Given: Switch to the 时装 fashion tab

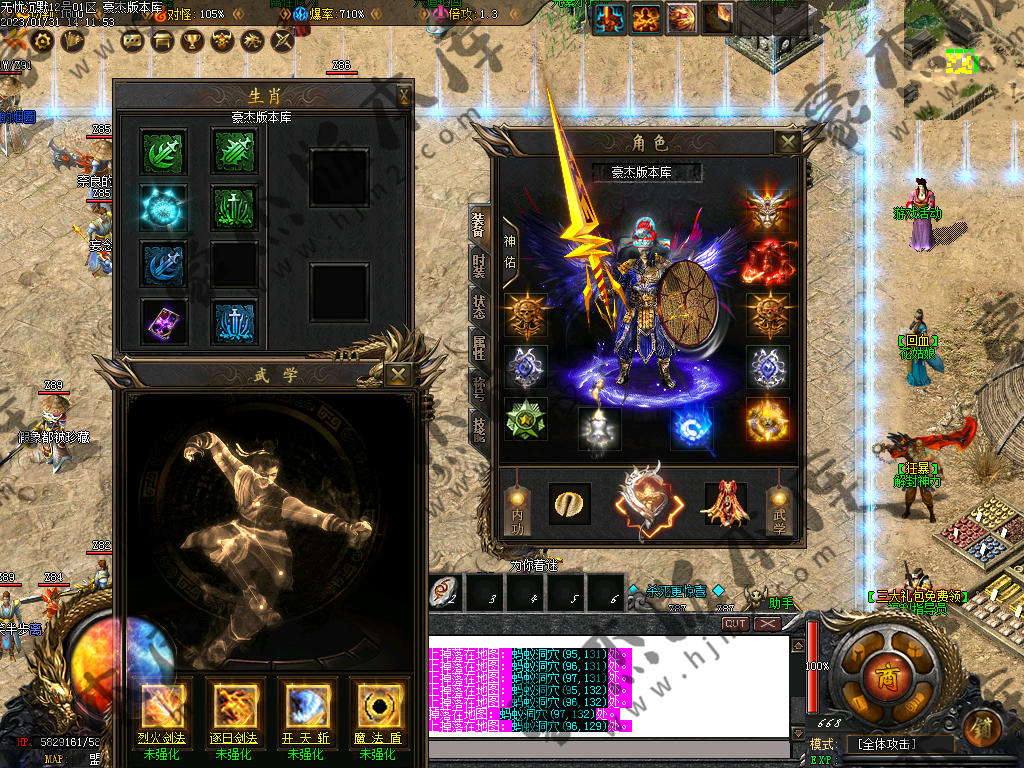Looking at the screenshot, I should click(x=480, y=264).
